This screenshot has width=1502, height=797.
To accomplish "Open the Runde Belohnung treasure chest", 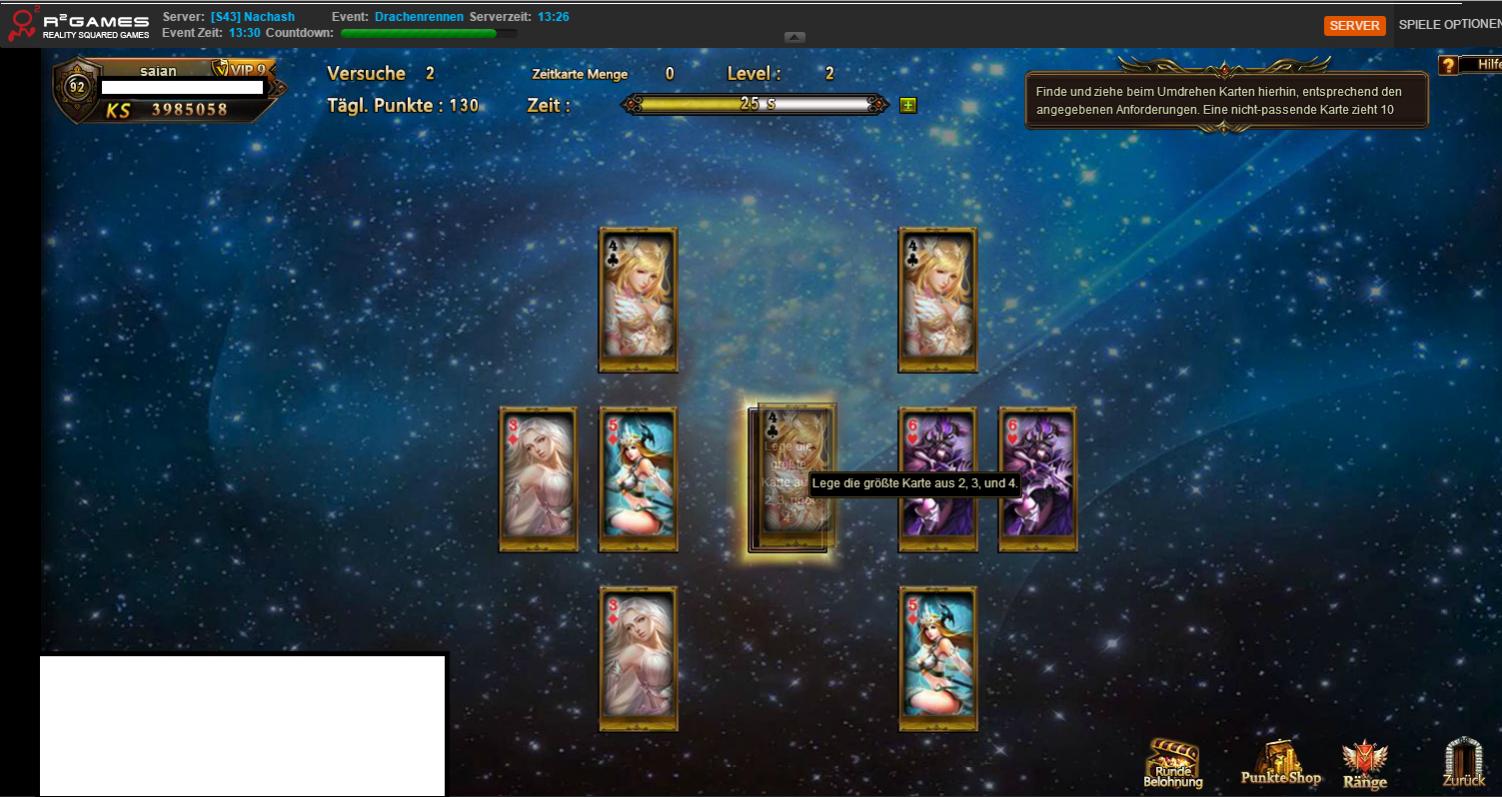I will 1172,765.
